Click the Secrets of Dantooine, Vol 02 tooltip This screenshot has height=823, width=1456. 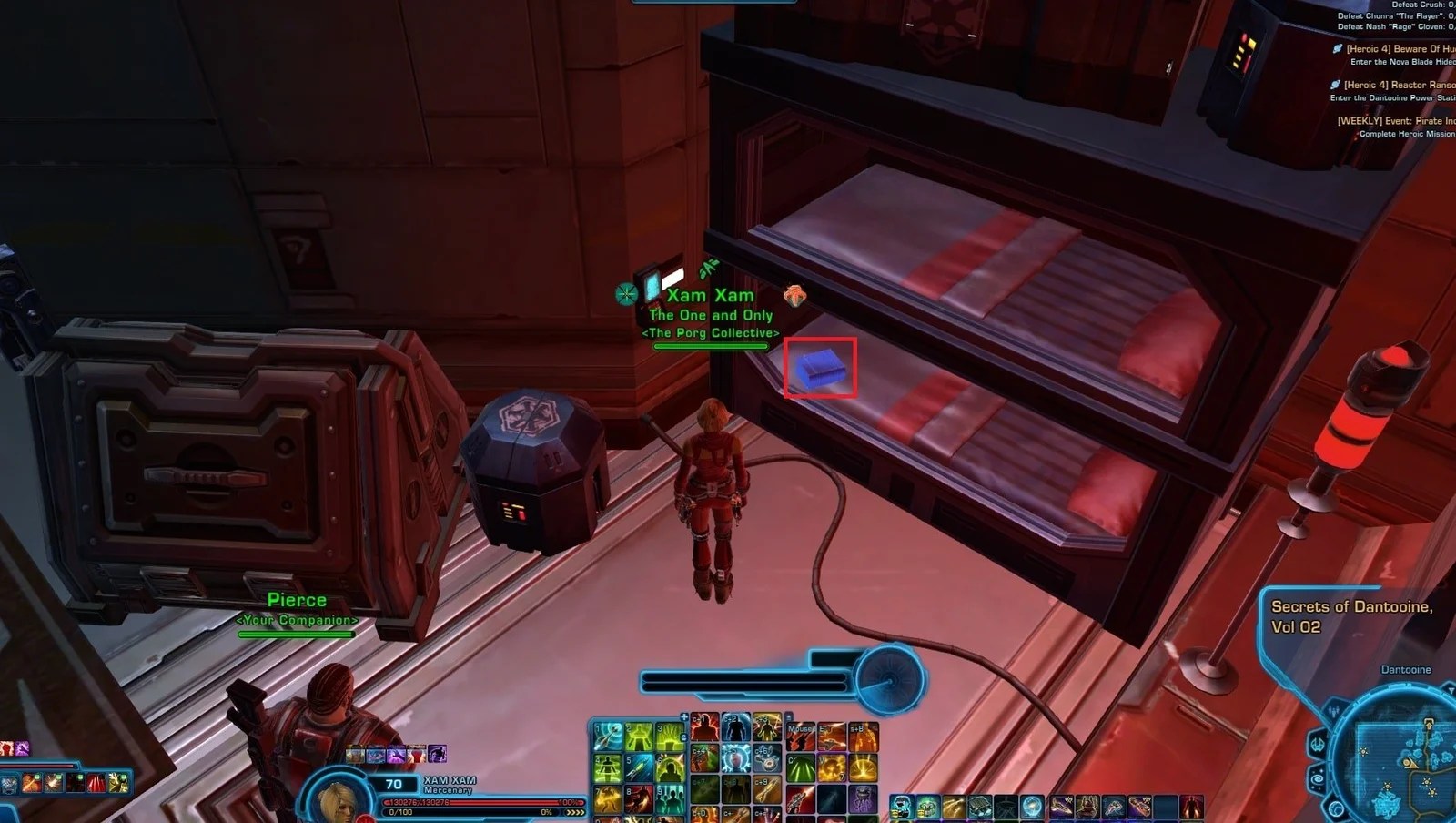1351,616
